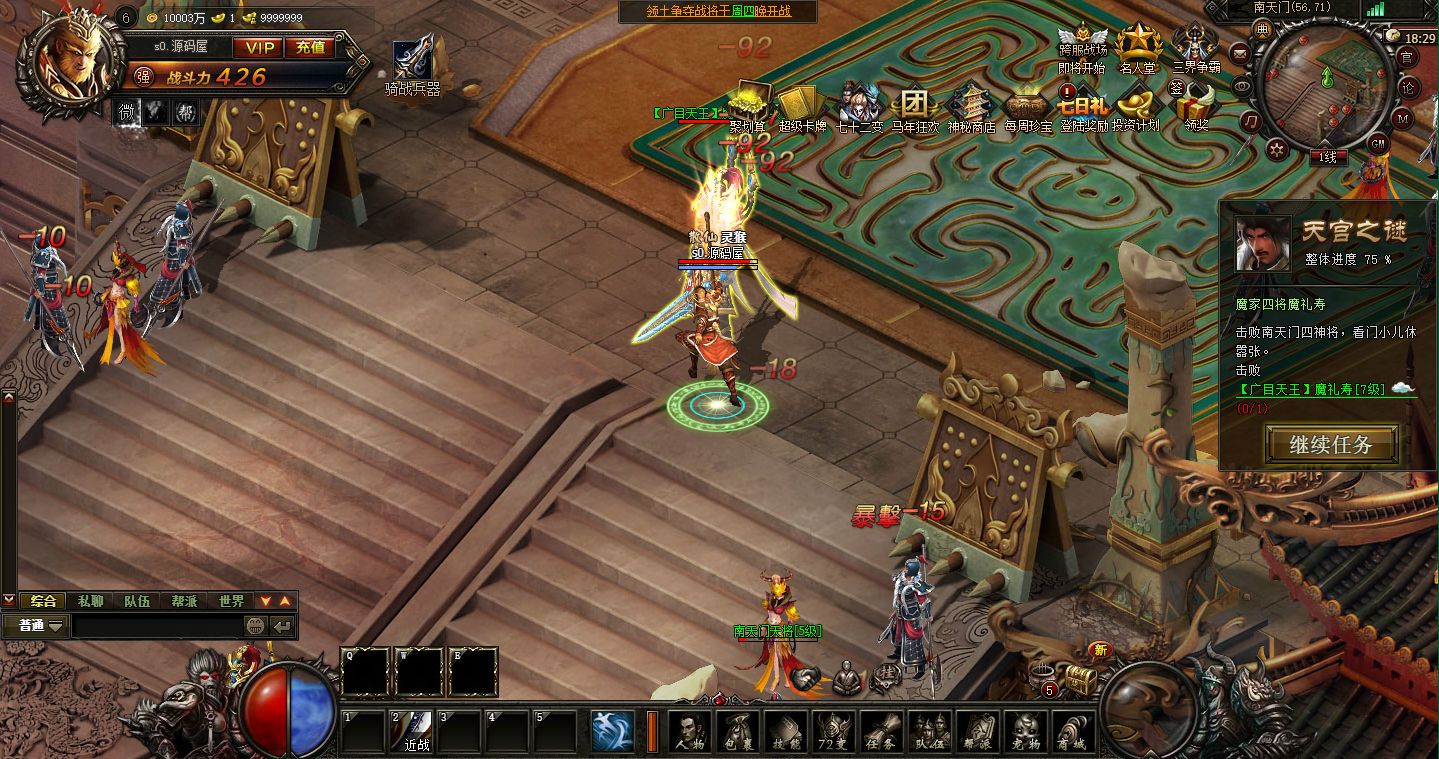The height and width of the screenshot is (759, 1439).
Task: Open the 神秘商店 mystery shop
Action: click(x=970, y=105)
